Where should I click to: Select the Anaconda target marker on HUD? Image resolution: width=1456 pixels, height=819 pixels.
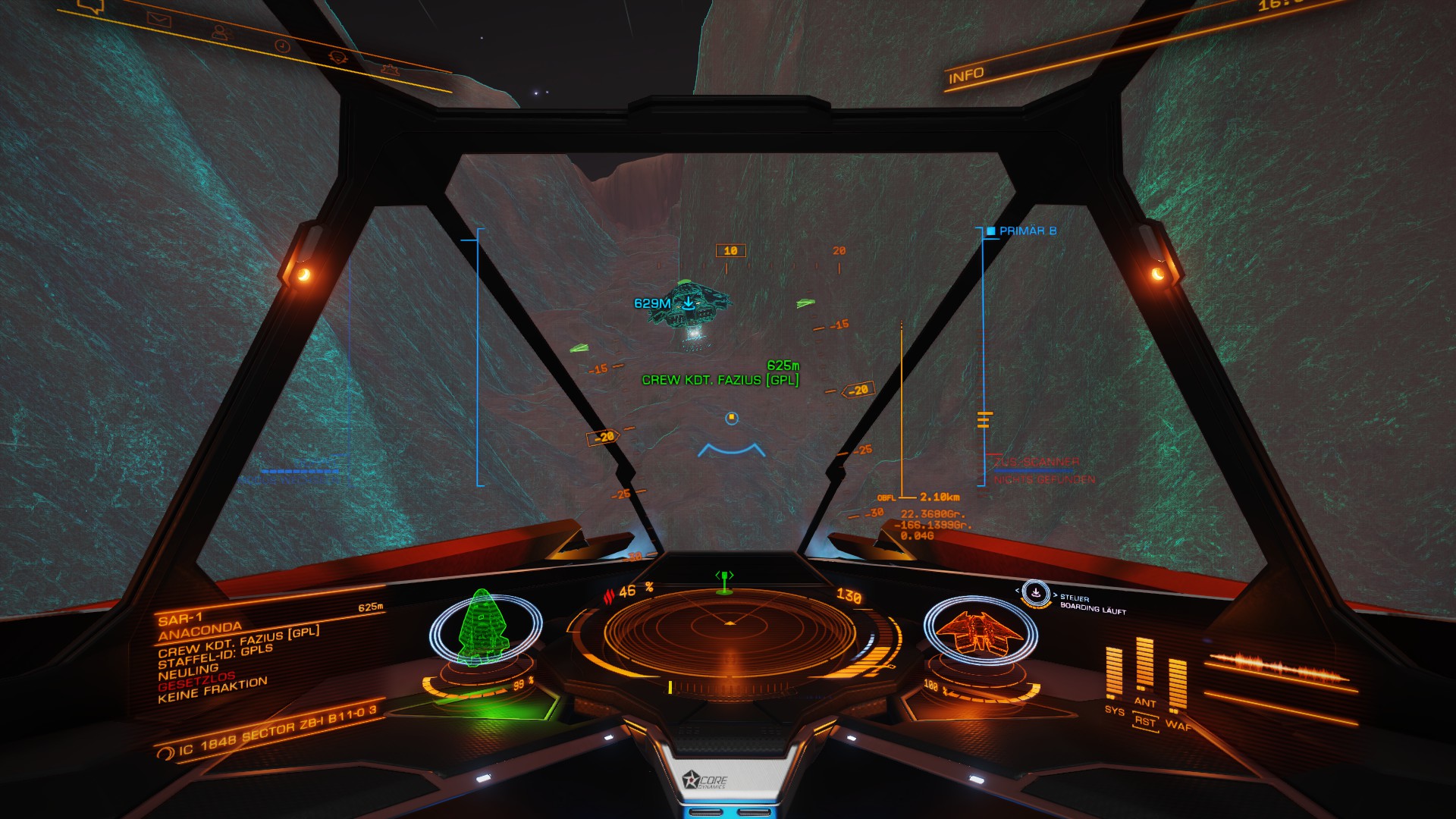(689, 306)
